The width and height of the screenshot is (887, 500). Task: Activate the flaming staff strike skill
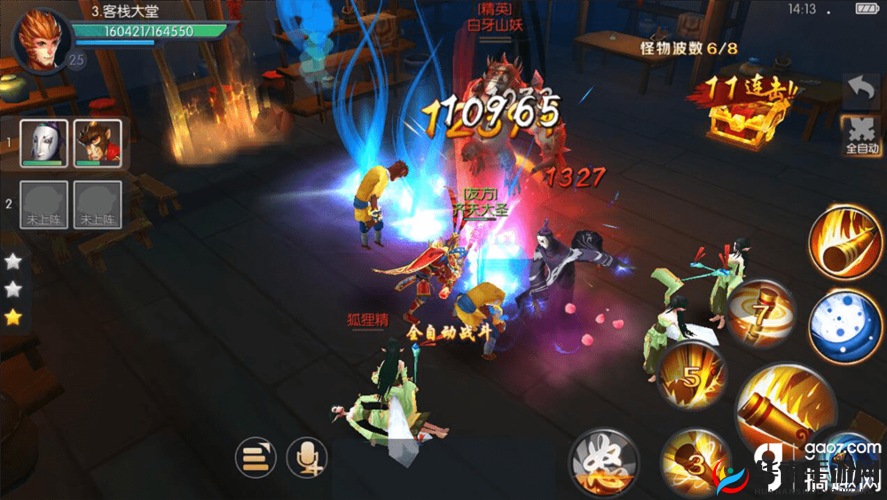pyautogui.click(x=845, y=241)
